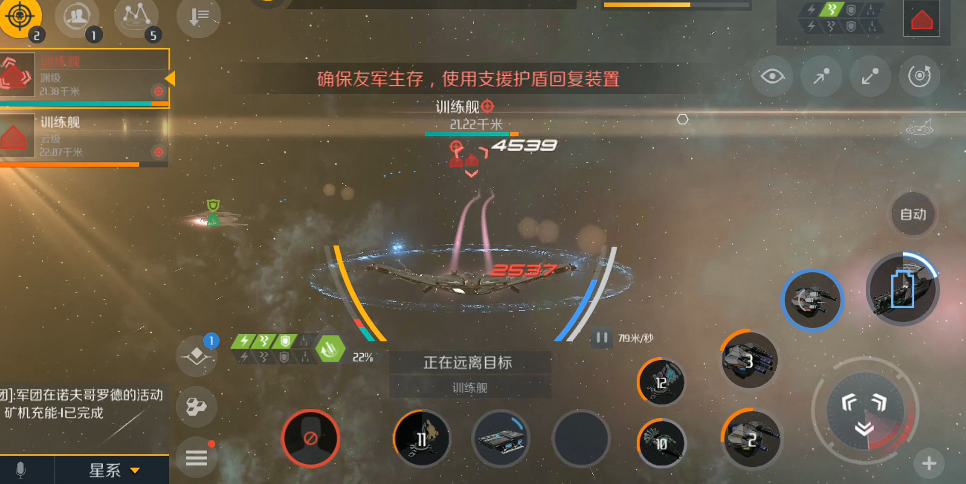
Task: Open the star map nodes tab
Action: (x=137, y=17)
